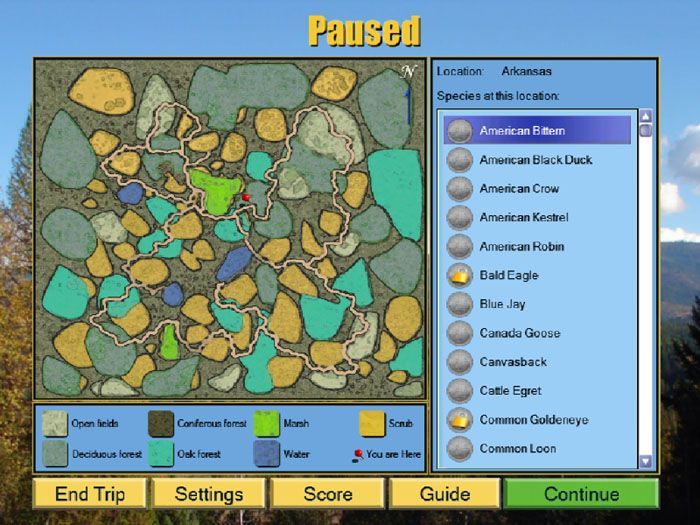The image size is (700, 525).
Task: Select American Bittern in species list
Action: click(522, 131)
